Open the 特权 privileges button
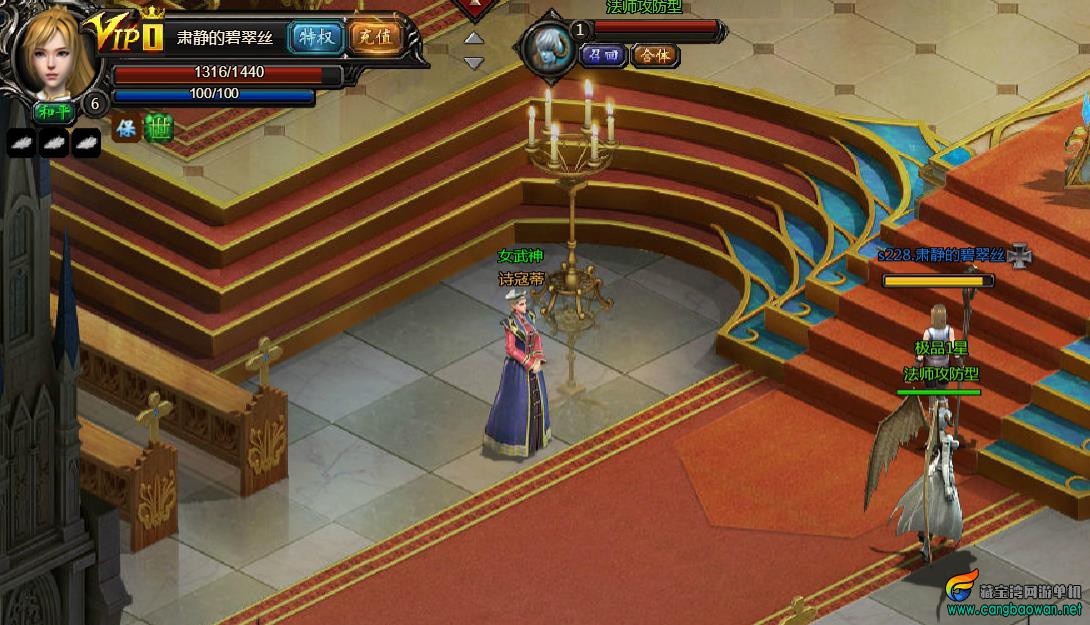 pyautogui.click(x=317, y=38)
